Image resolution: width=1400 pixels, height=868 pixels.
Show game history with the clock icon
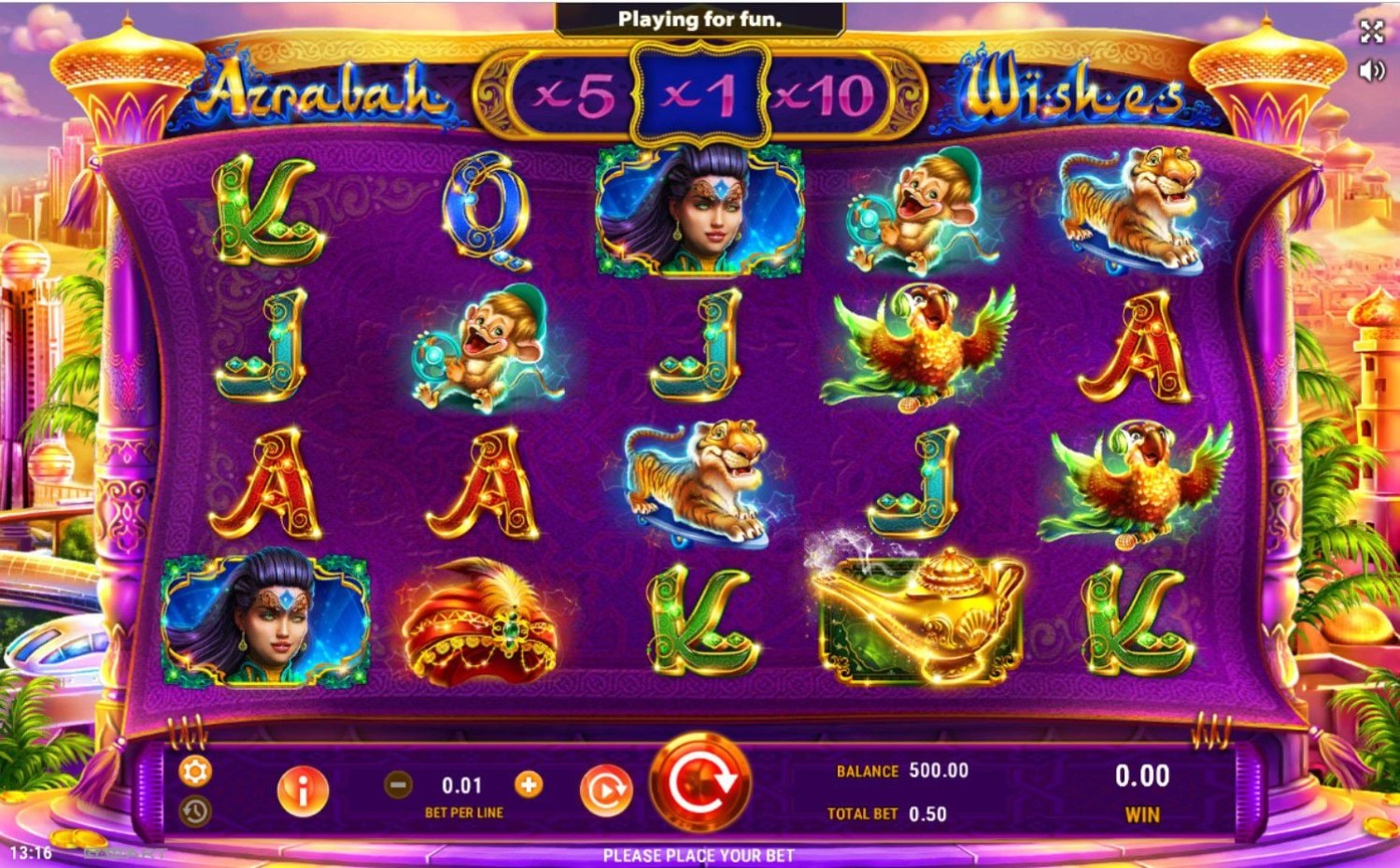click(x=195, y=811)
